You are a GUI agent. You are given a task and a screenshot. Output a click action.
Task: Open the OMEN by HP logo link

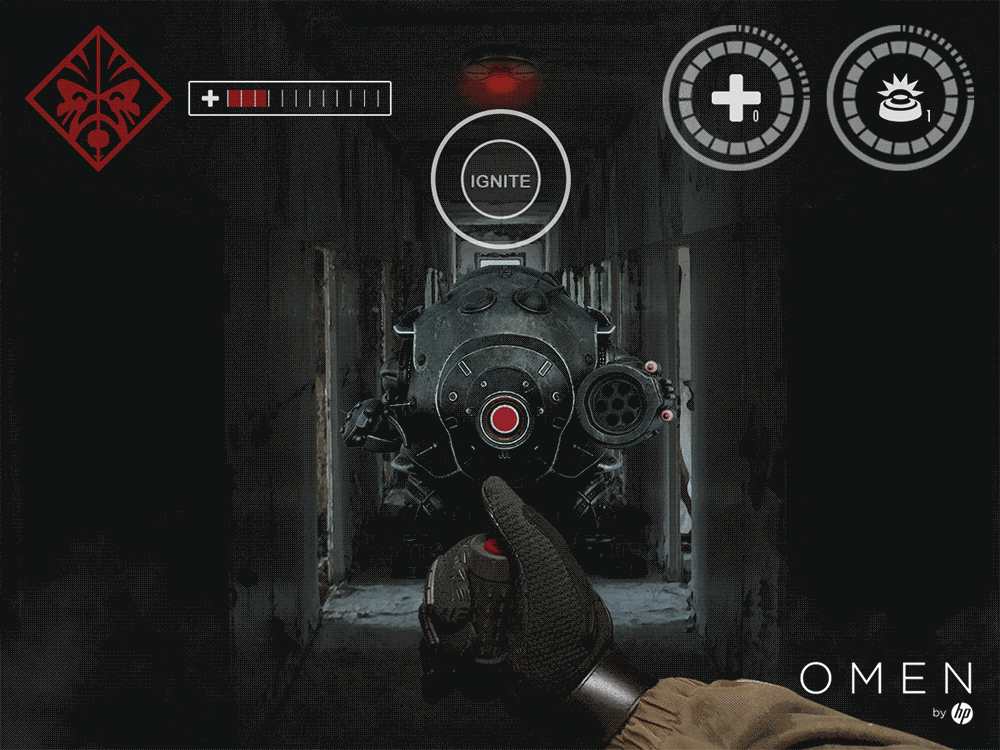click(887, 689)
